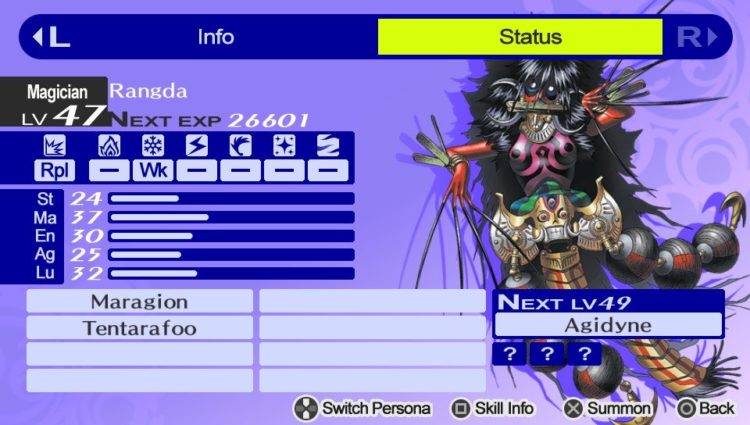Choose the Tentarafoo skill slot
This screenshot has height=425, width=750.
139,328
